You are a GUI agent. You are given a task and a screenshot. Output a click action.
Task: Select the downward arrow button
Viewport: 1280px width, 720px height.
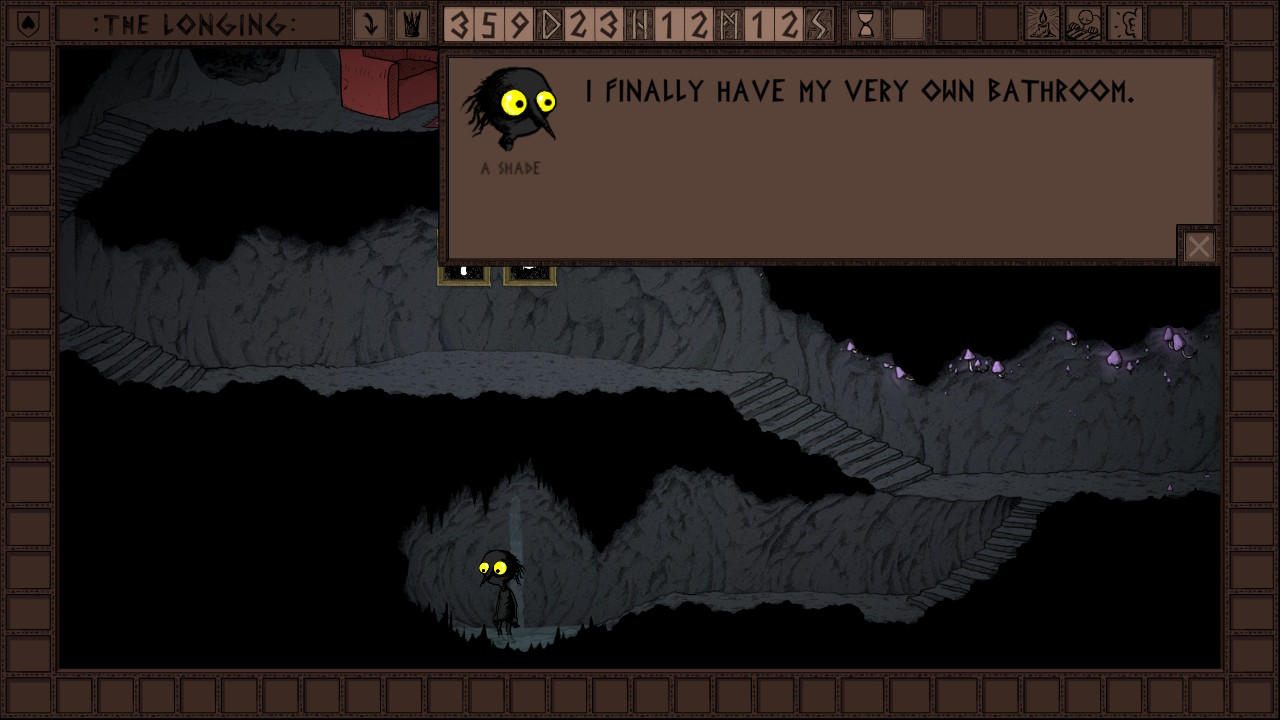click(x=370, y=24)
